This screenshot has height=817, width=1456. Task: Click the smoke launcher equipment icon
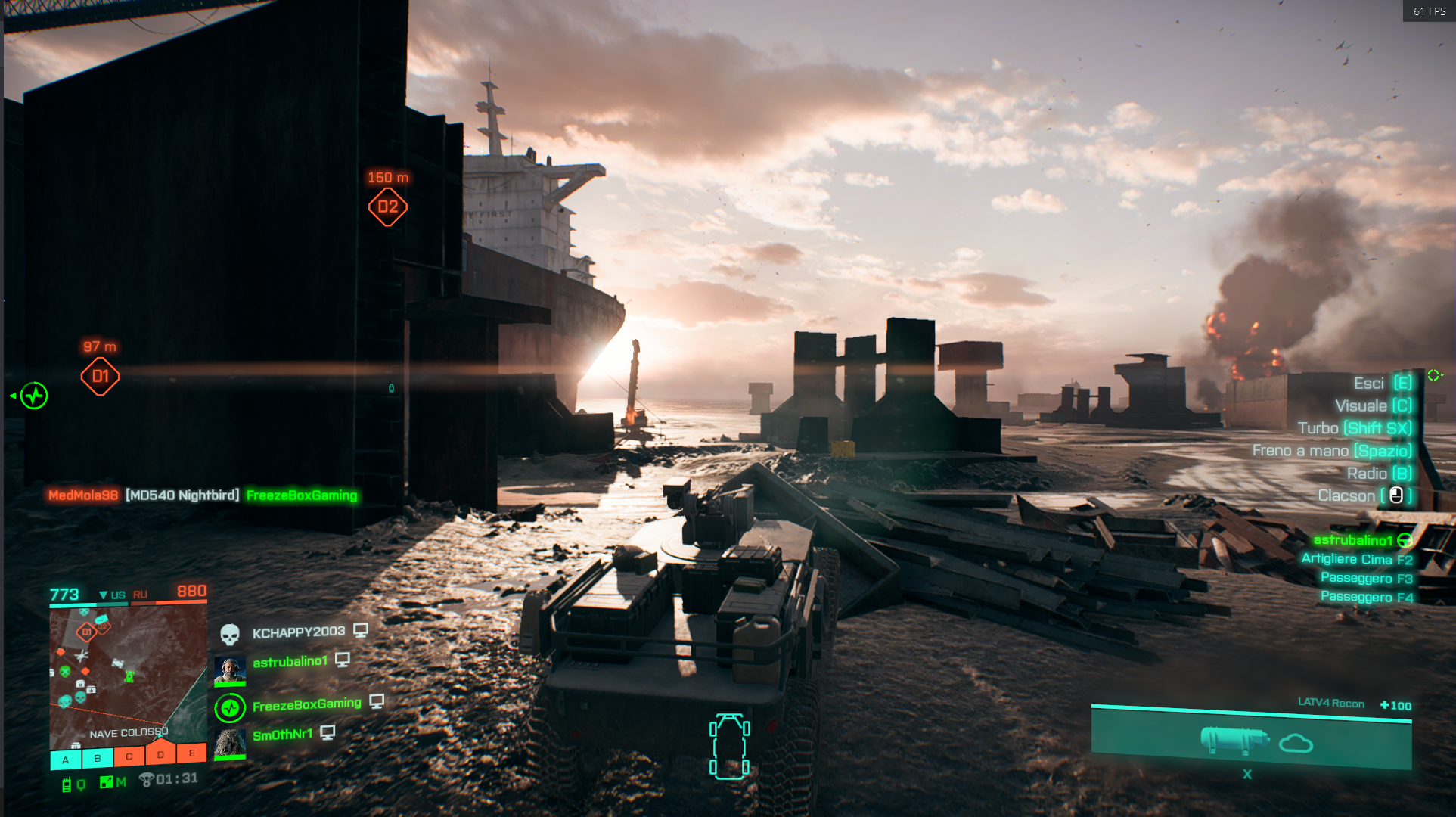point(1234,740)
